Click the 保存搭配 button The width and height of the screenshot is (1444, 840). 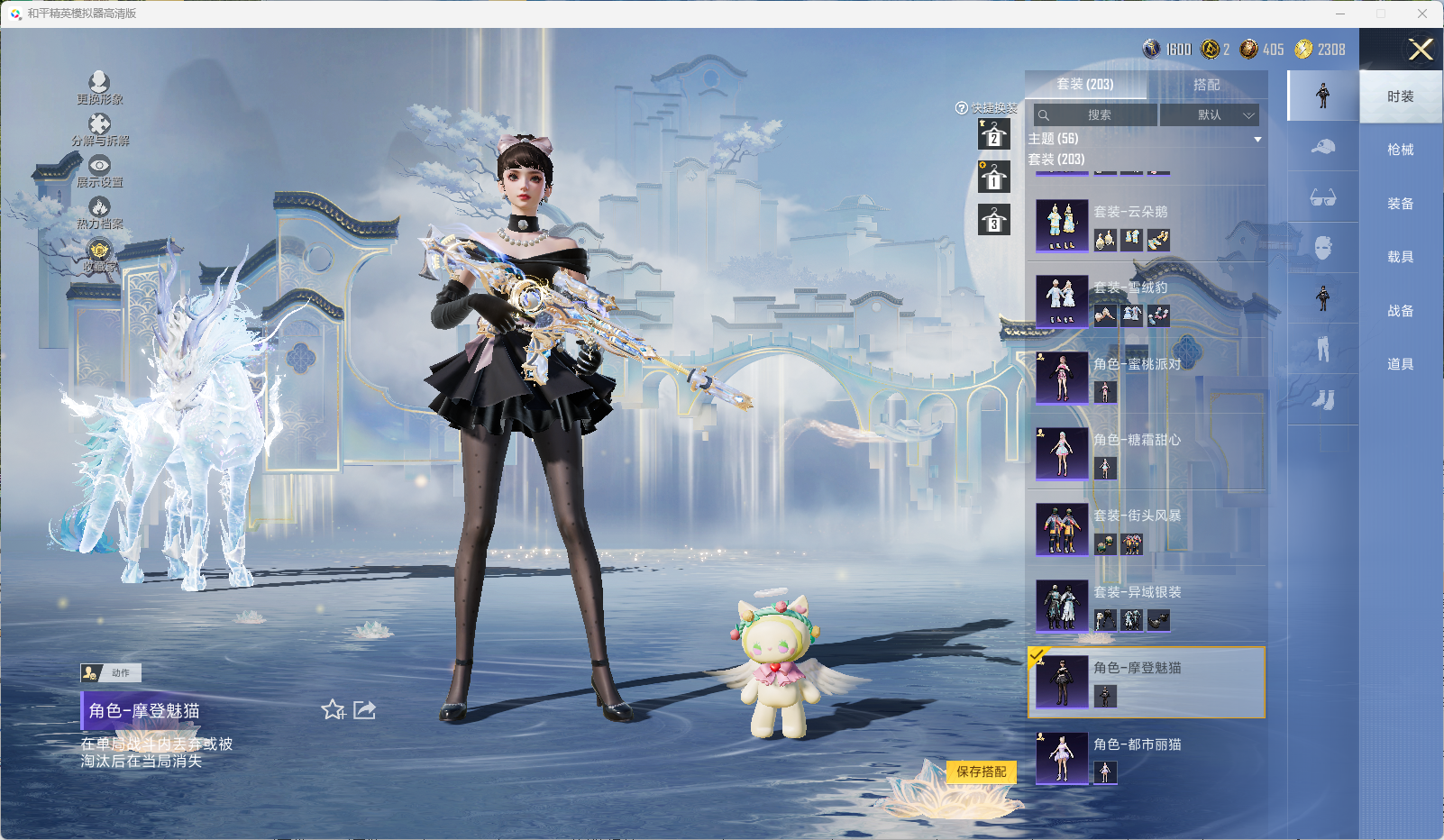pos(982,772)
